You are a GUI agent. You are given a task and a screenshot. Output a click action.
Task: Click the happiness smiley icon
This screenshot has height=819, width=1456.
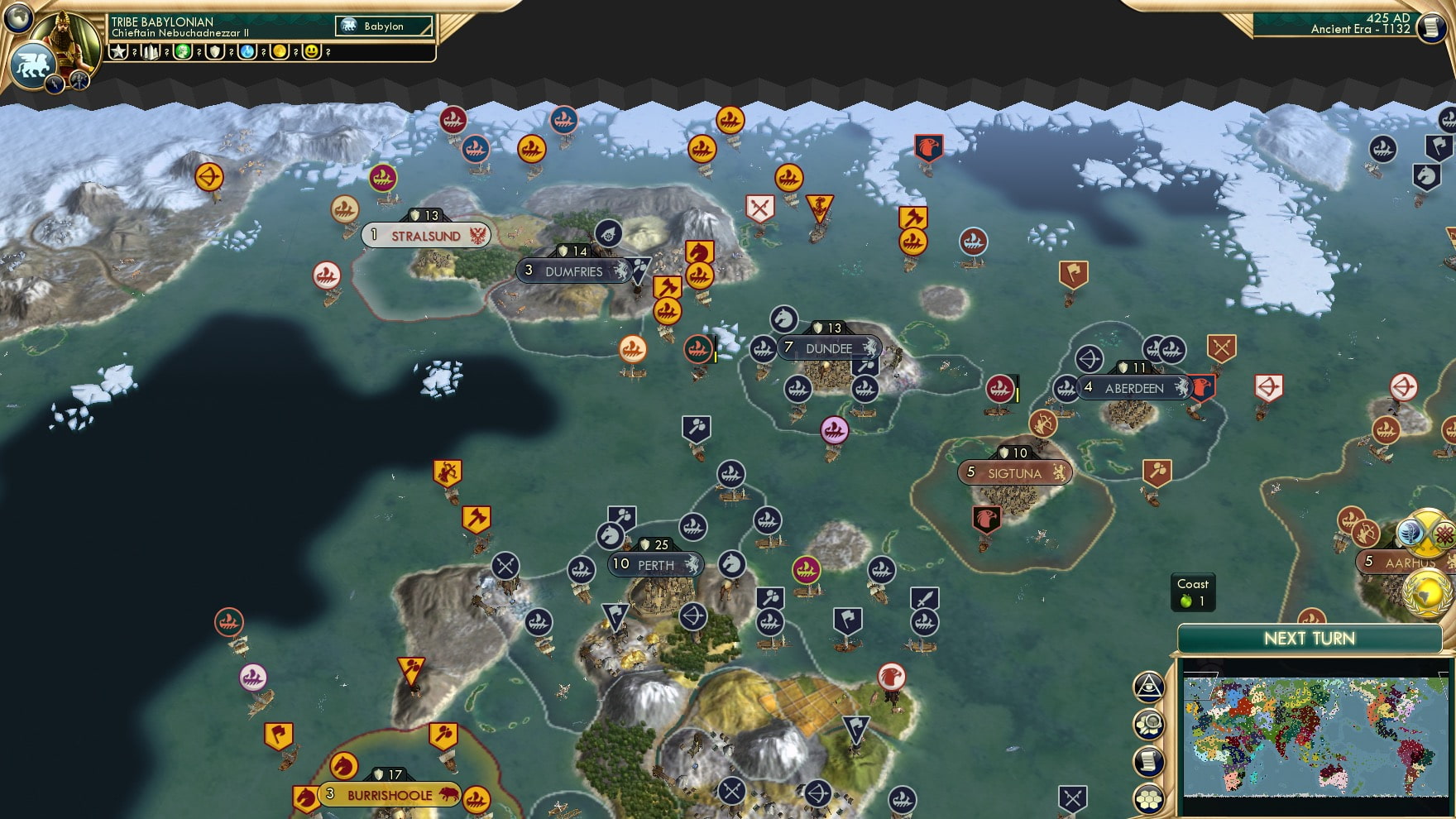coord(313,51)
